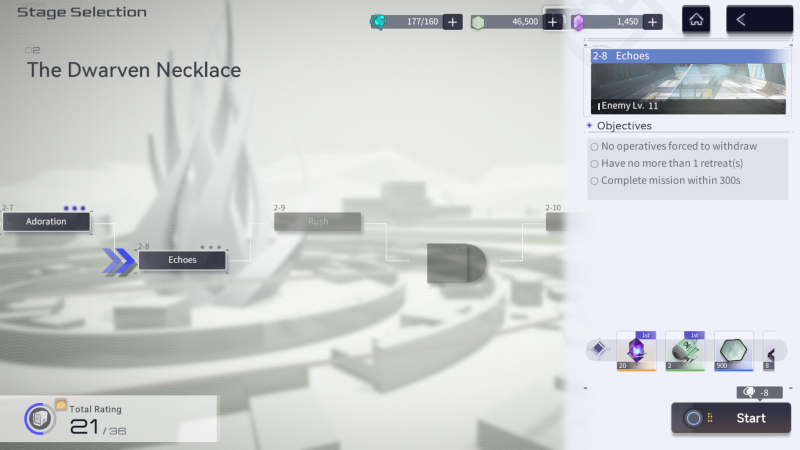Click the reward list diamond icon
The width and height of the screenshot is (800, 450).
pyautogui.click(x=598, y=349)
